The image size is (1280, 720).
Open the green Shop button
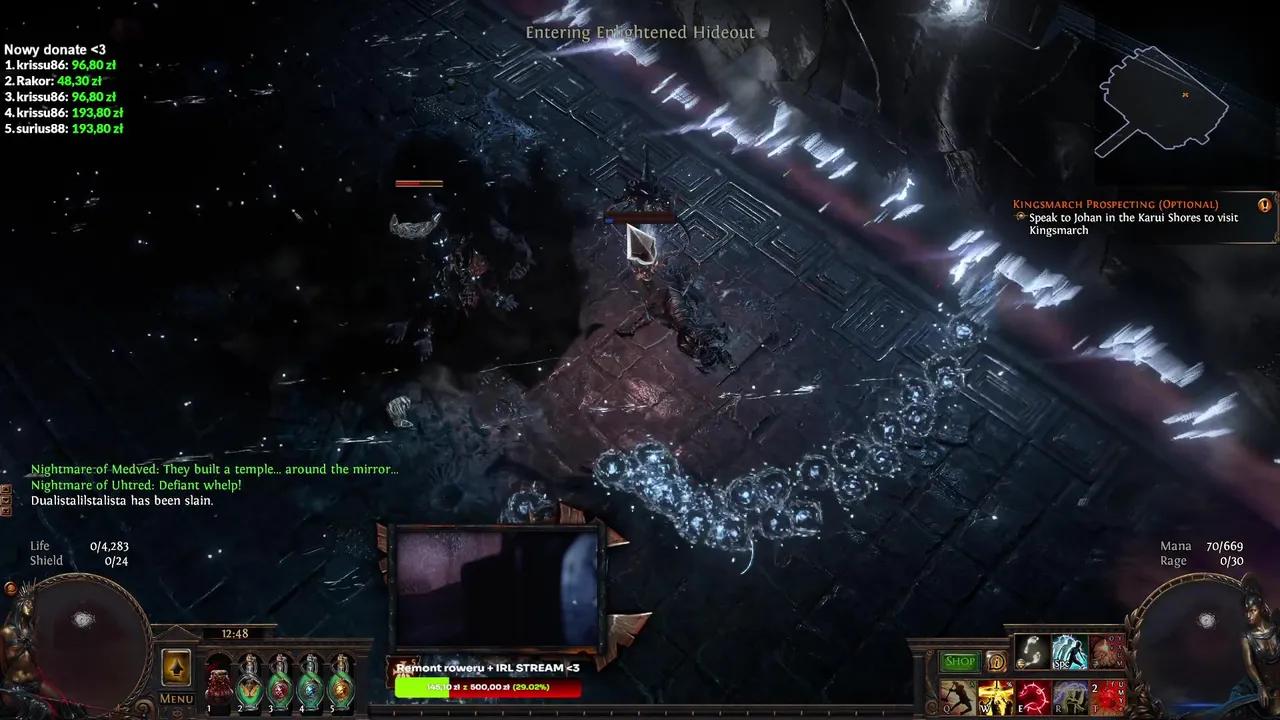(959, 661)
